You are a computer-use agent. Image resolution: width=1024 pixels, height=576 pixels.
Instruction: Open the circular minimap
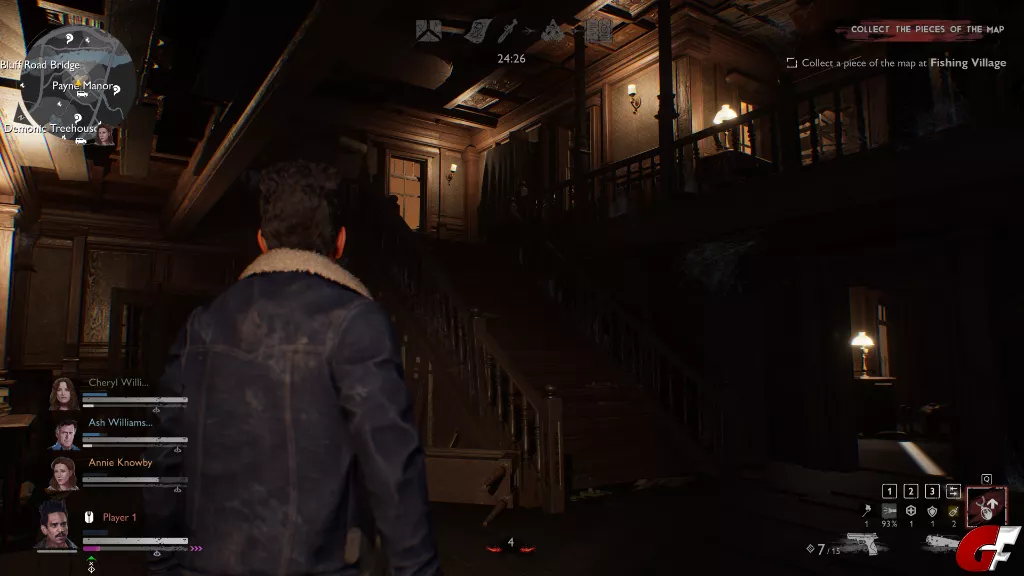tap(78, 83)
